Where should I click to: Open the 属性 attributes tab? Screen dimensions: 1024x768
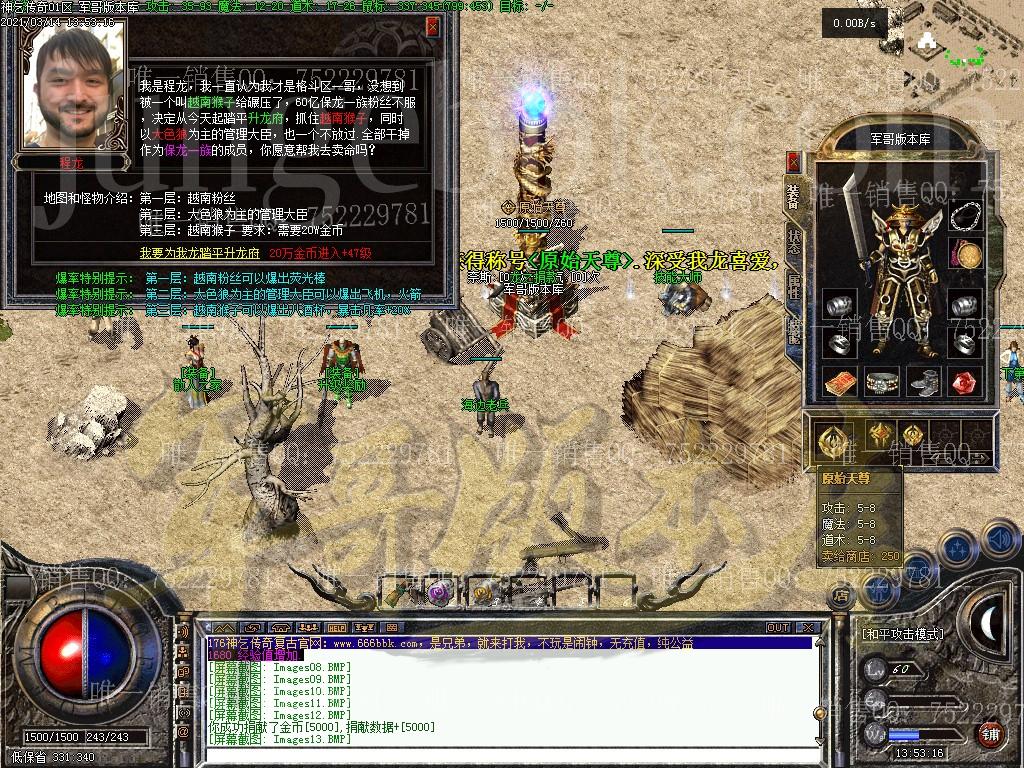tap(793, 287)
